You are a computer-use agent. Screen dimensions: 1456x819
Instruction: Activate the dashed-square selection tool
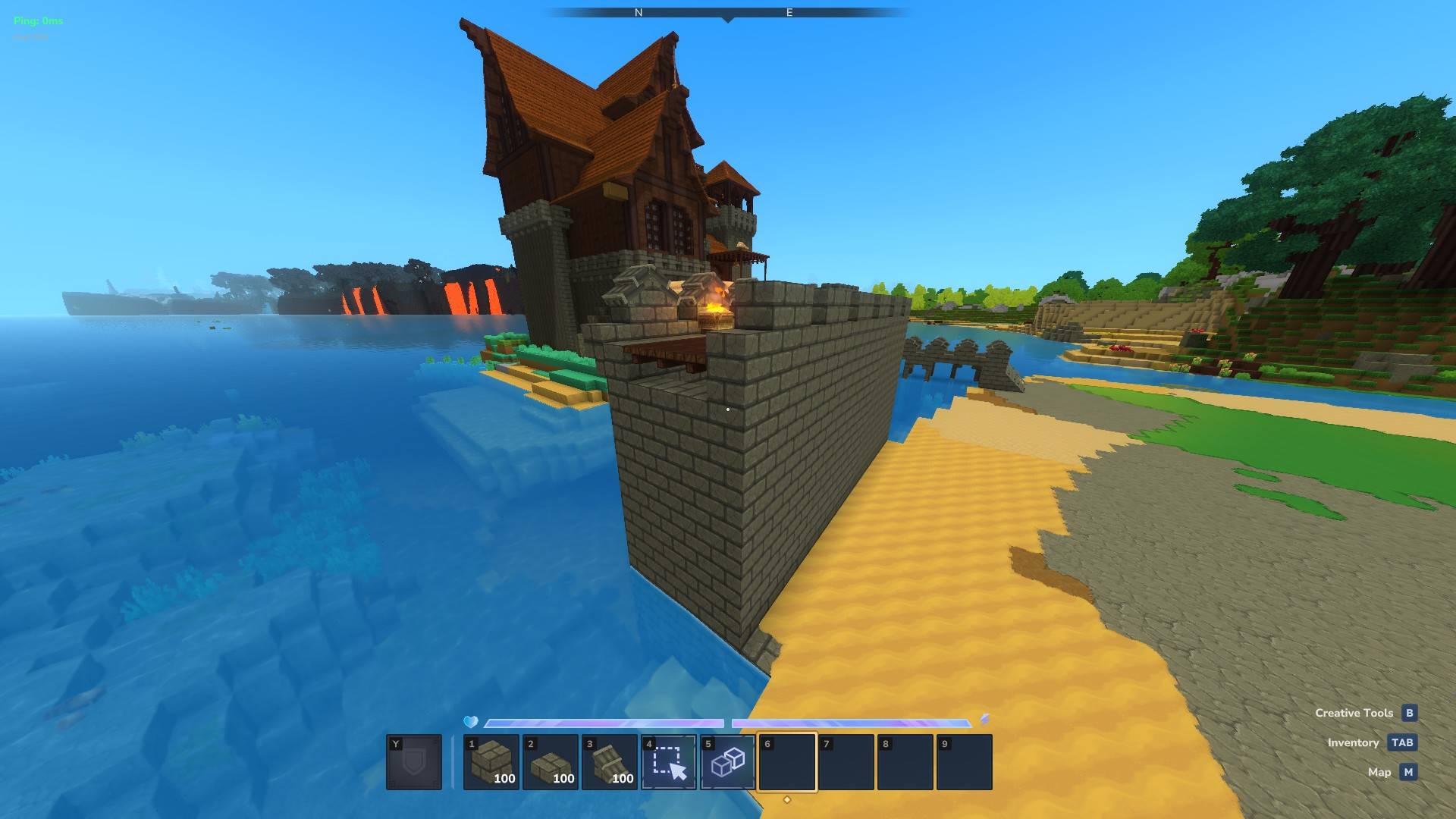(668, 762)
